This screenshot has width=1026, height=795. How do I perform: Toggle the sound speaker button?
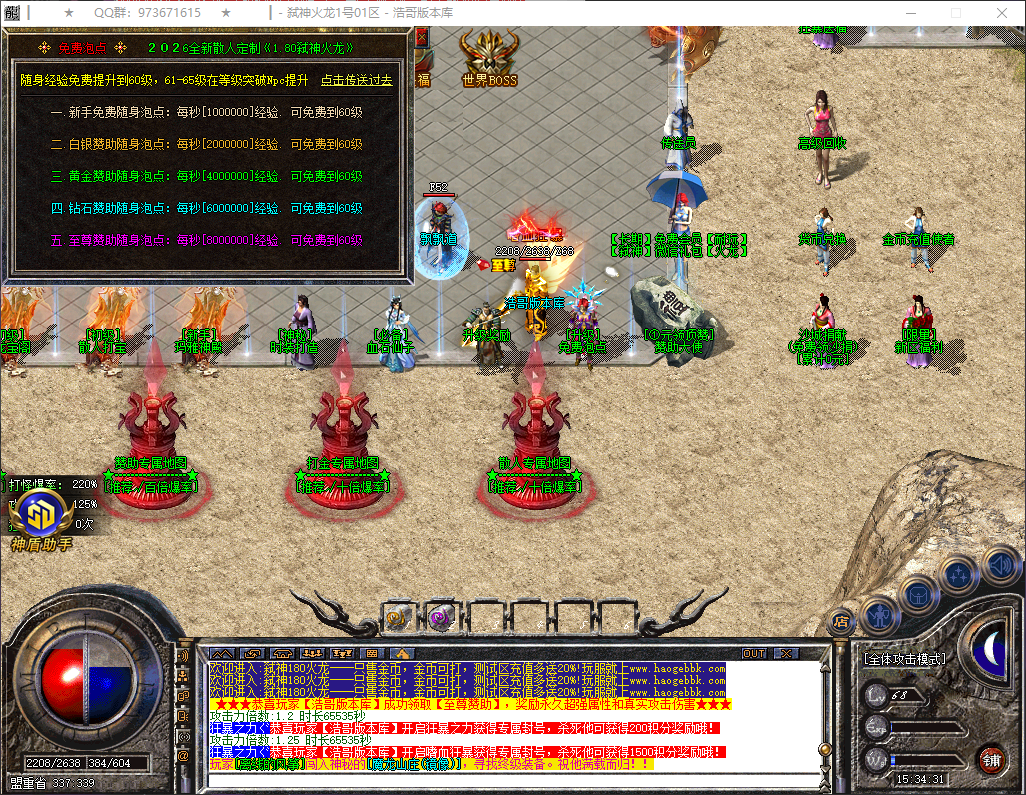(x=999, y=564)
